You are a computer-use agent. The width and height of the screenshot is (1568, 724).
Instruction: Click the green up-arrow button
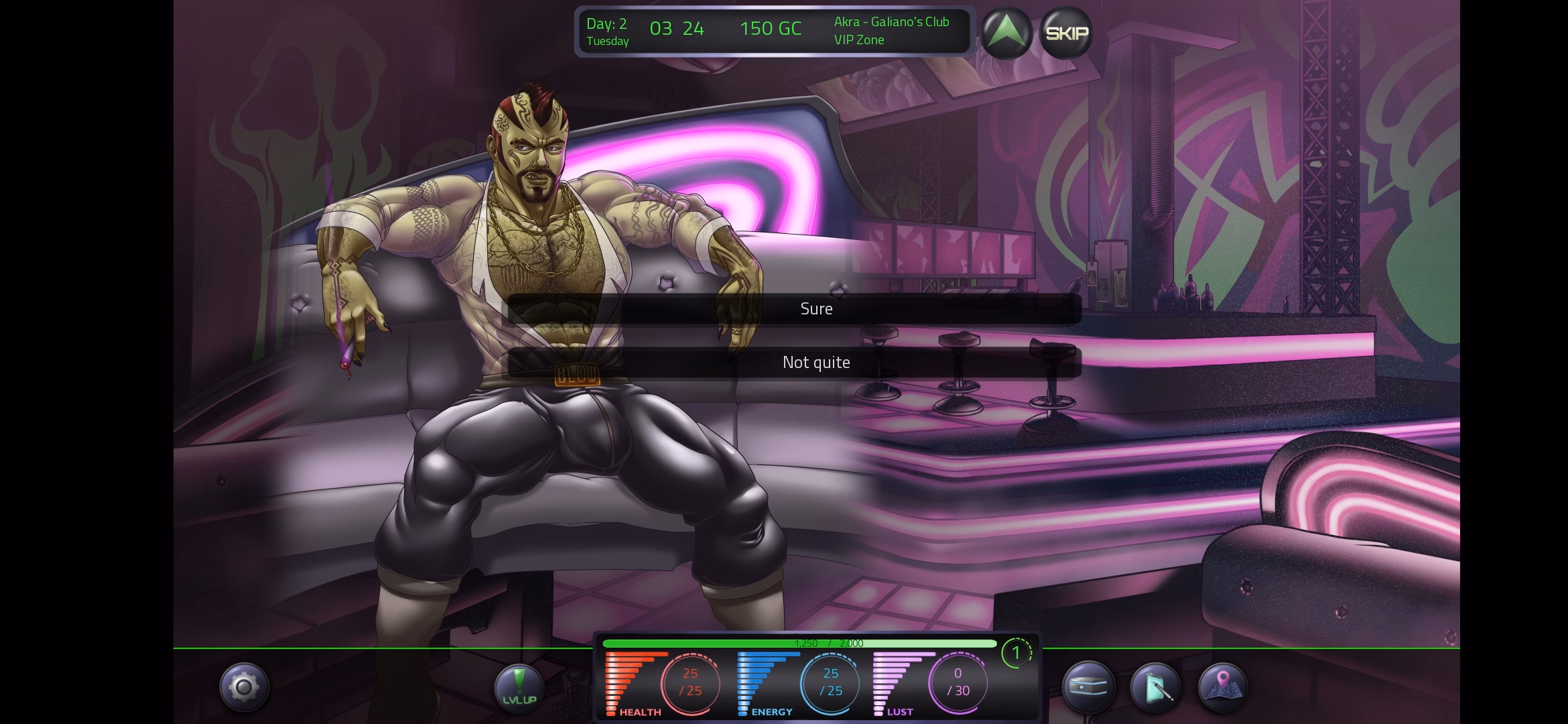click(1007, 33)
